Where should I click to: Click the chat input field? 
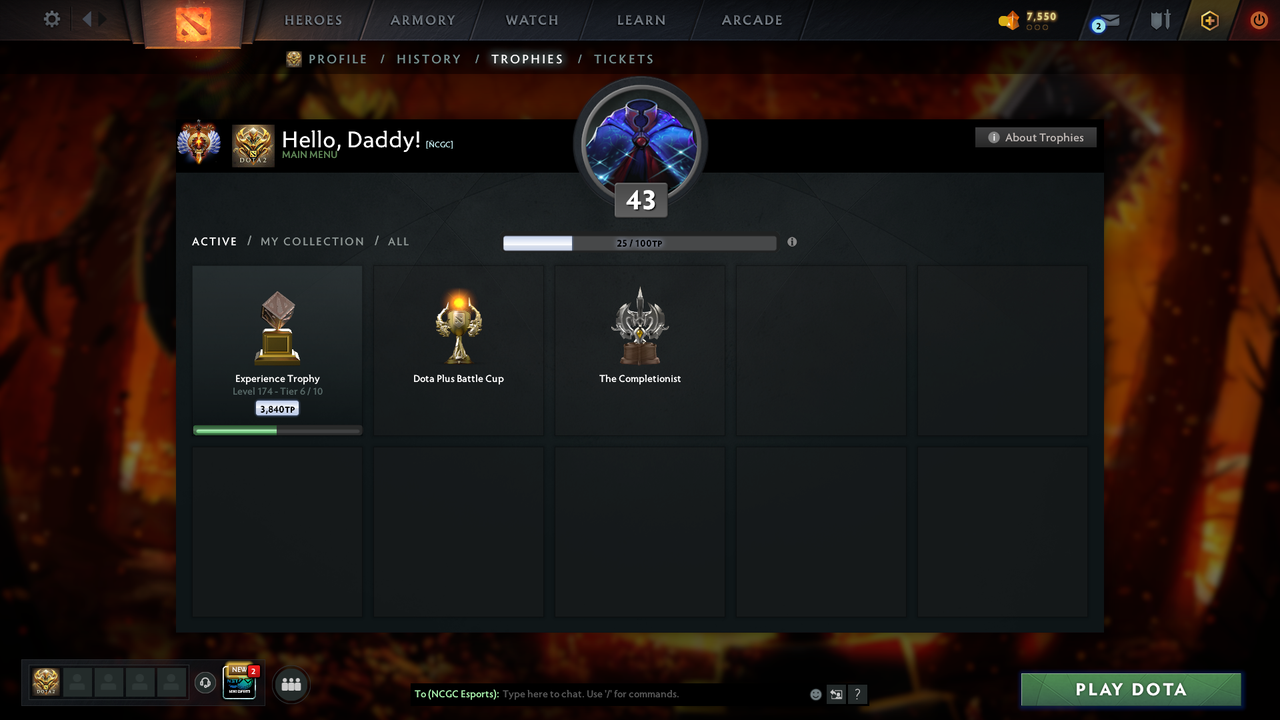pyautogui.click(x=600, y=694)
